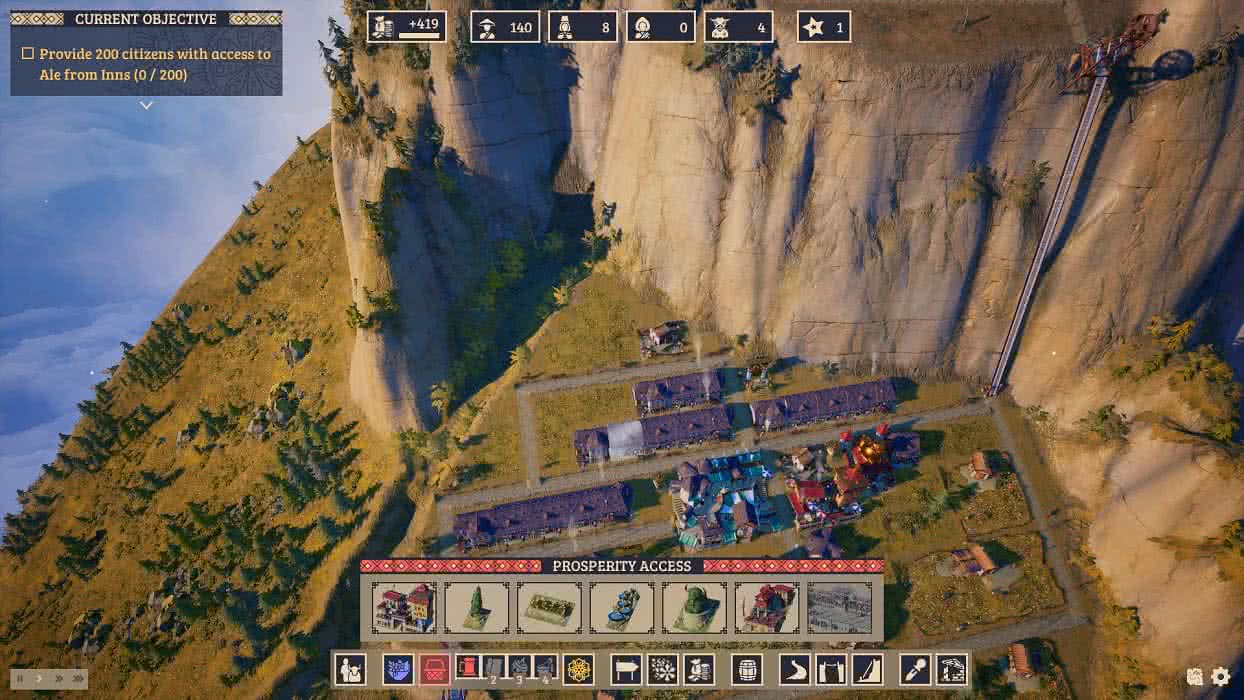Open the citizens and livestock category
This screenshot has width=1244, height=700.
coord(351,669)
